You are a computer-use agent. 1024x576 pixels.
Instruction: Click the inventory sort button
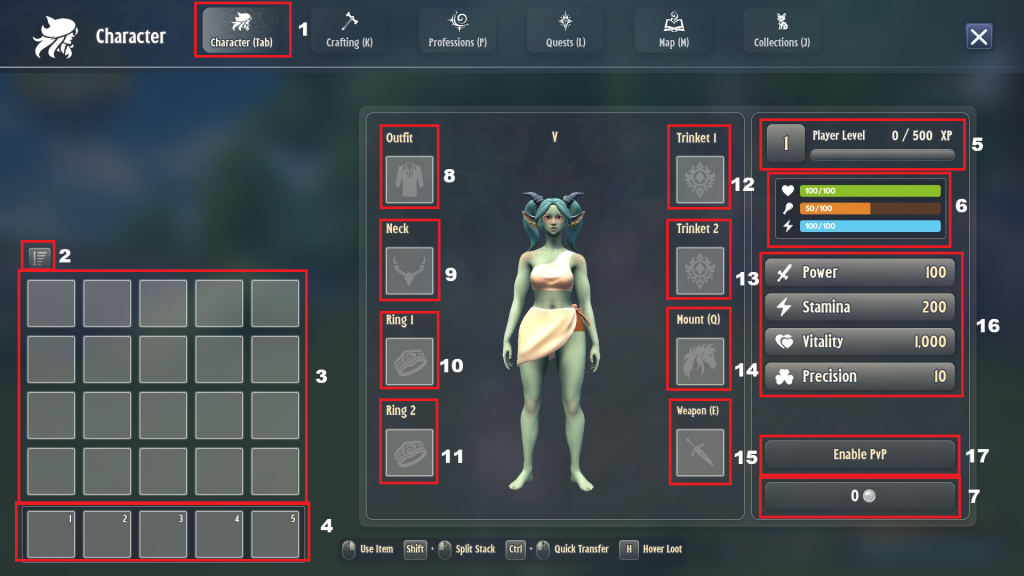click(x=39, y=256)
